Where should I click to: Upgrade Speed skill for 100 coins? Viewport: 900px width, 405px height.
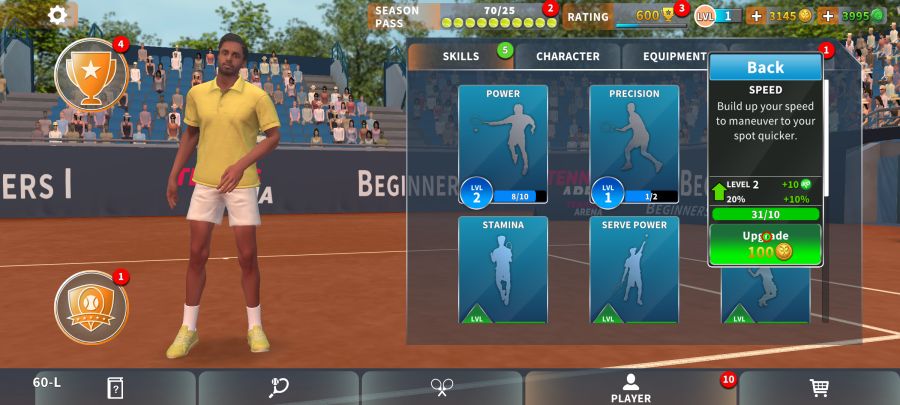pyautogui.click(x=765, y=244)
